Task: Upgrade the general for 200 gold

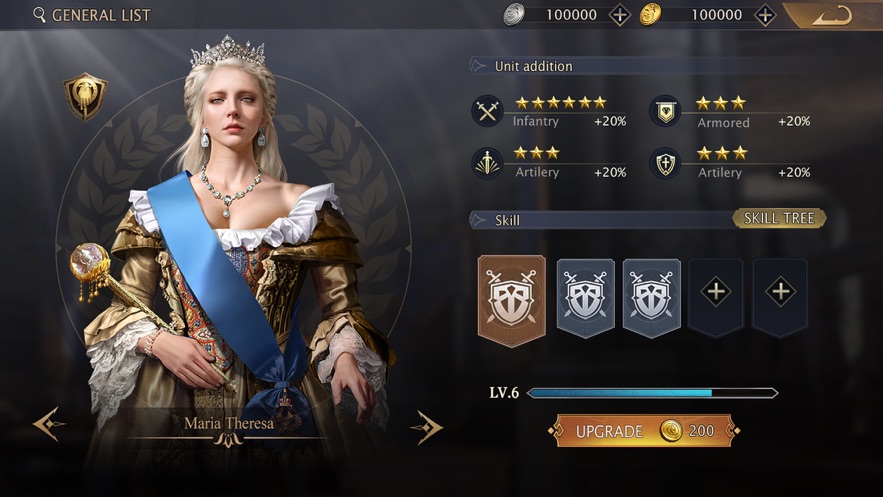Action: click(645, 431)
